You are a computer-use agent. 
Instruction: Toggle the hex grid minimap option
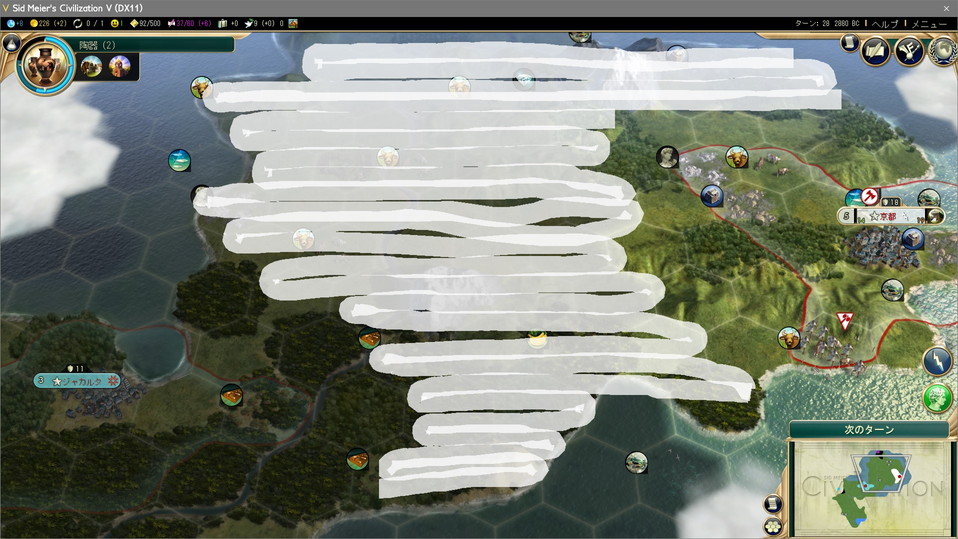tap(773, 525)
